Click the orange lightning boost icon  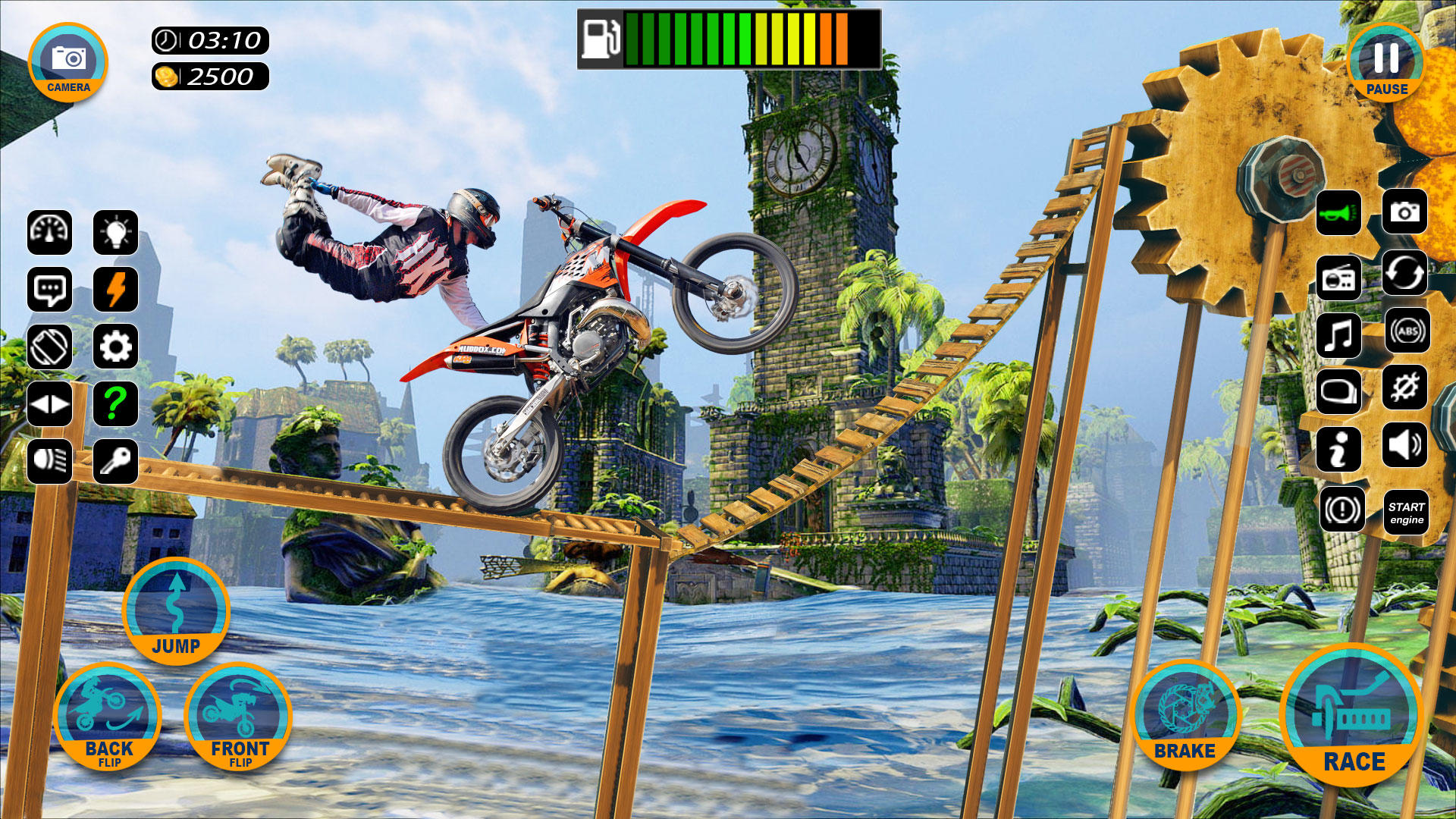point(114,290)
